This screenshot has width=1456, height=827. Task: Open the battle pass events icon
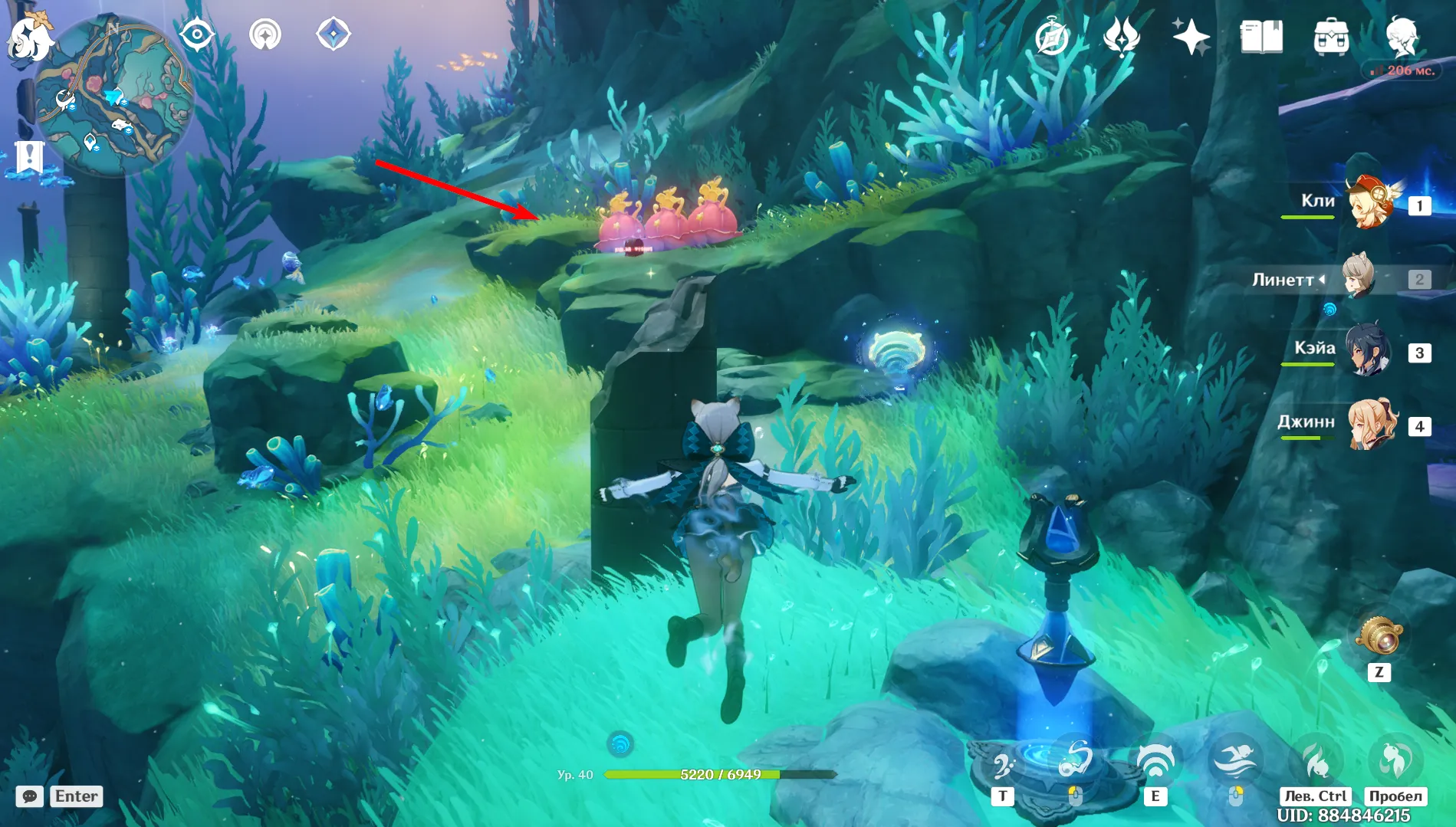click(1121, 37)
